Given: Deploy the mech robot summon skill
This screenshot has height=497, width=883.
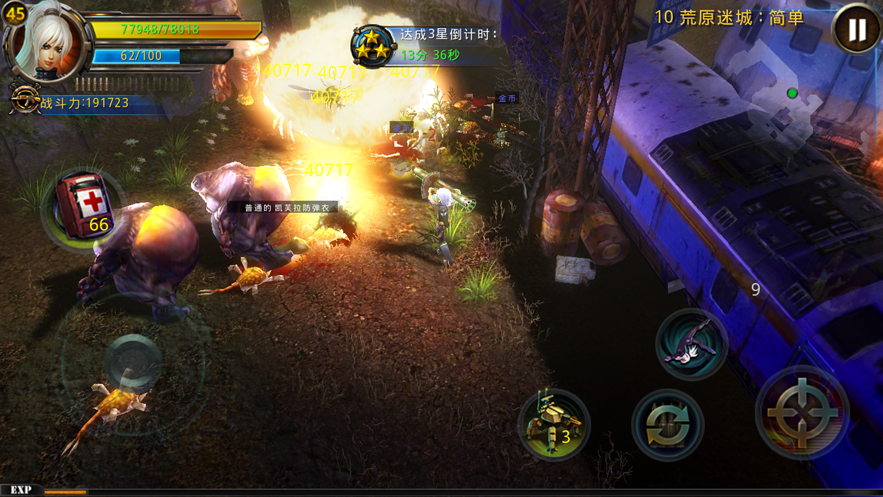Looking at the screenshot, I should click(x=553, y=423).
